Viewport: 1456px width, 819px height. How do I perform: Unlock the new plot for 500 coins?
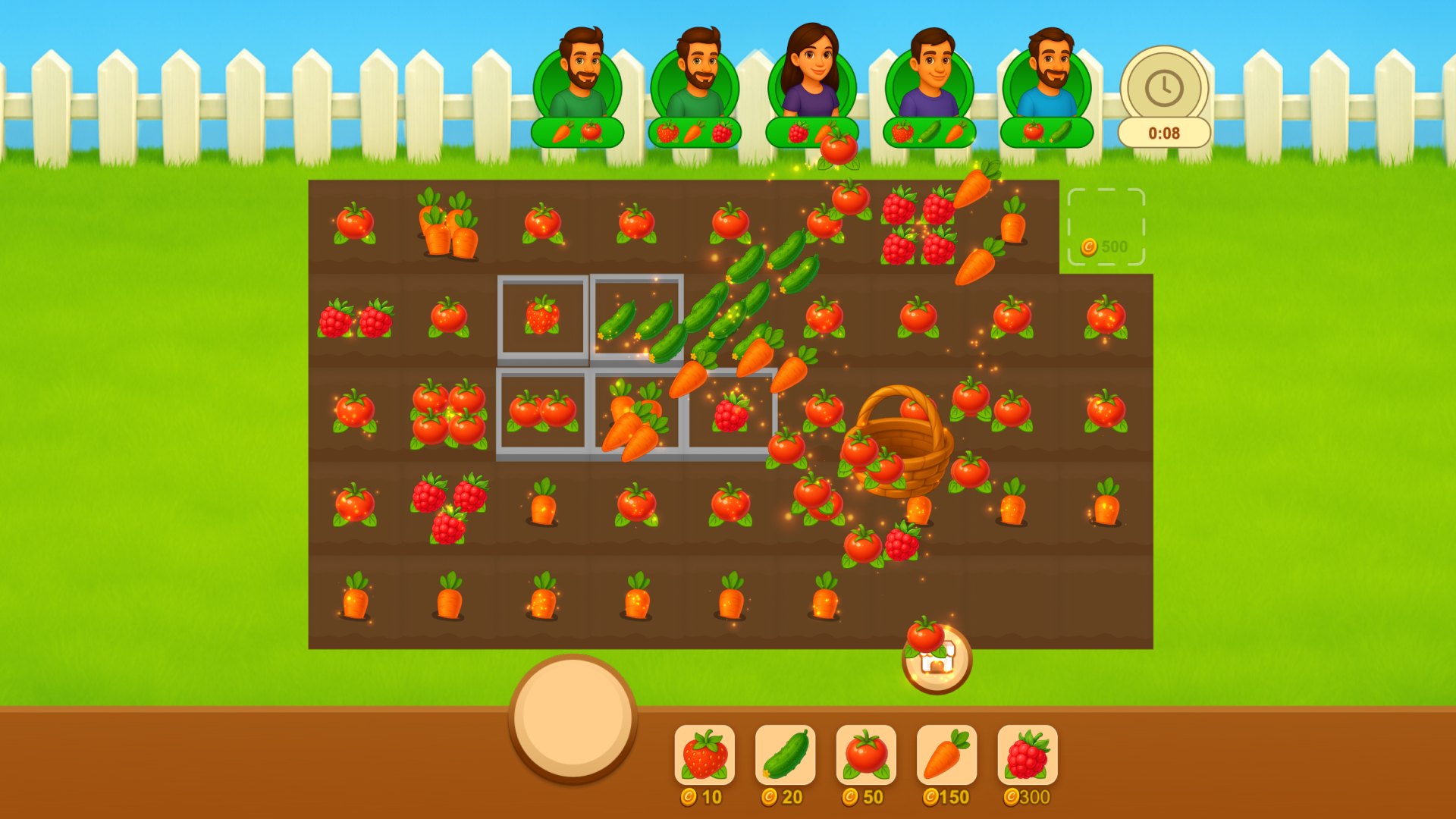coord(1106,227)
